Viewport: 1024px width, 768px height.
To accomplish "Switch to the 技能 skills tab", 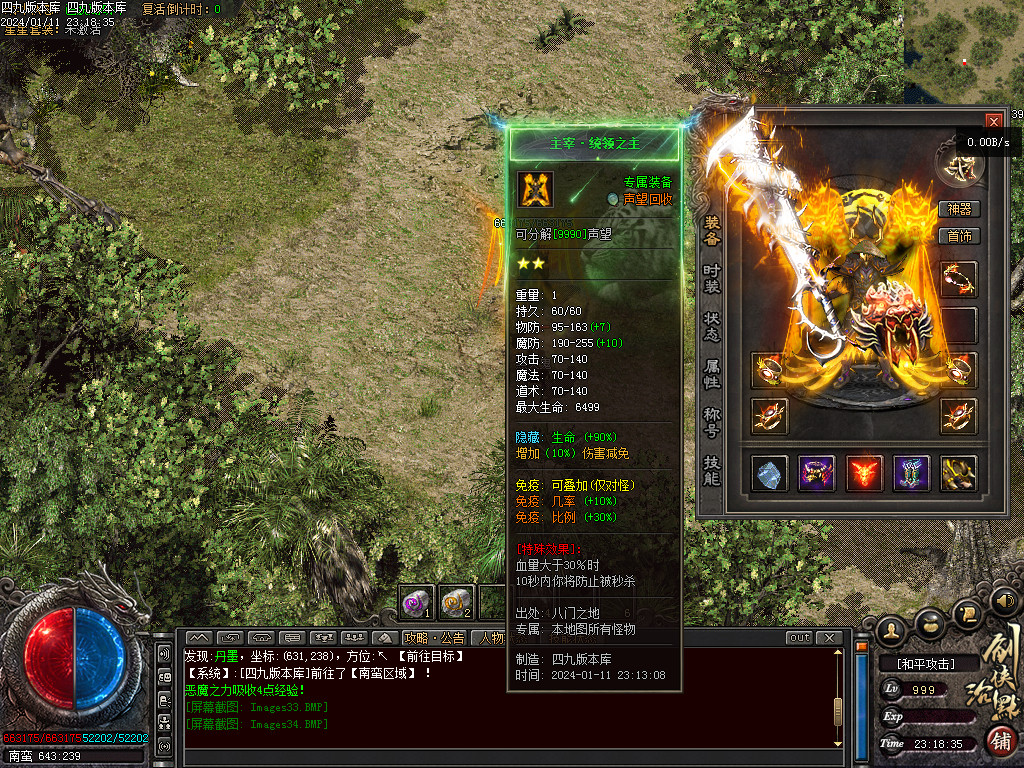I will (712, 470).
